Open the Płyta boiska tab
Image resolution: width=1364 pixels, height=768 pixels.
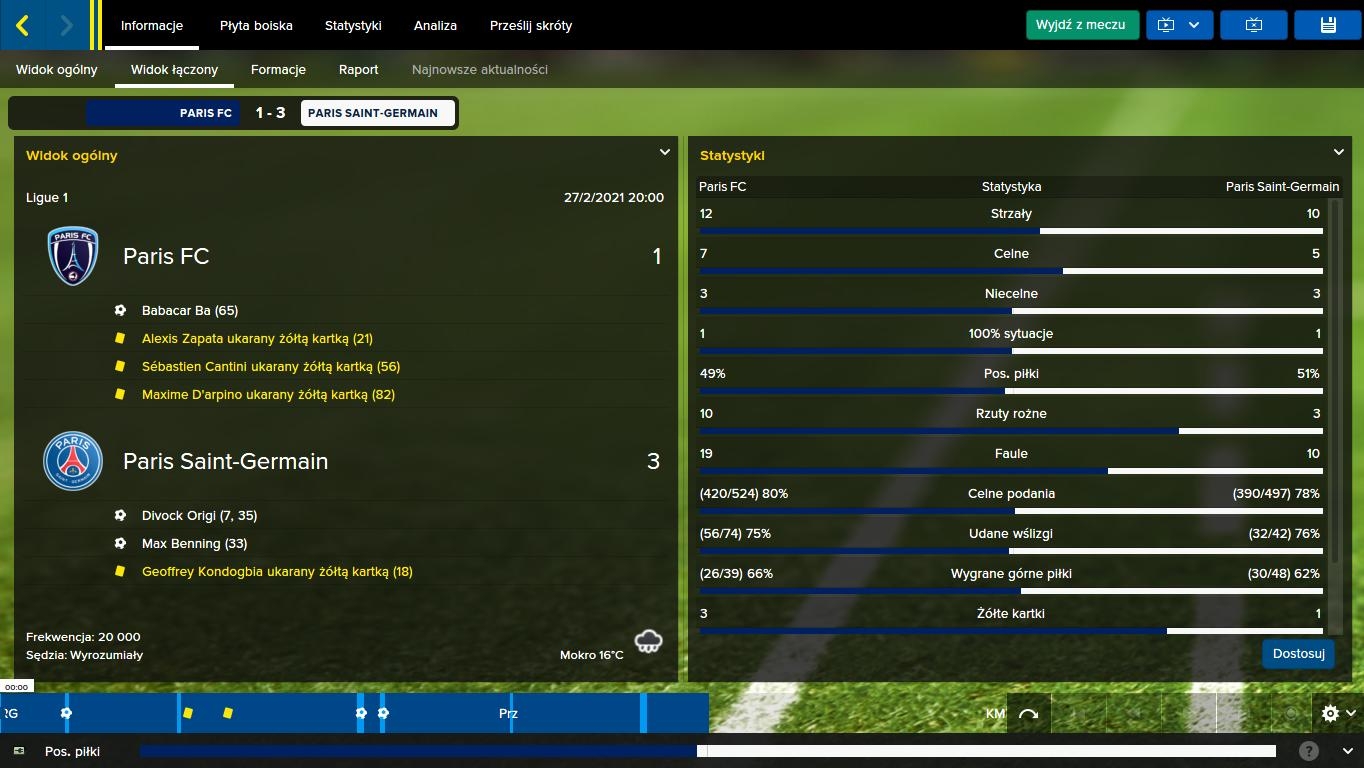pyautogui.click(x=256, y=26)
